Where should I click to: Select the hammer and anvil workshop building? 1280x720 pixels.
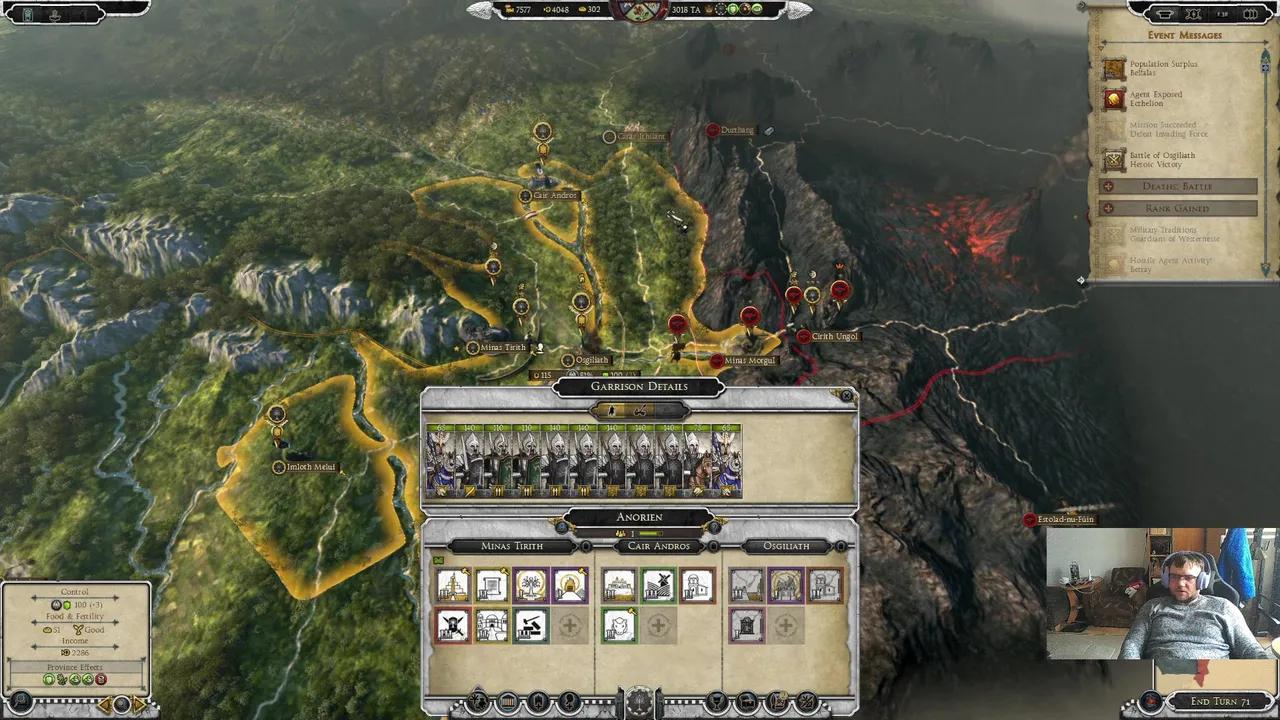[x=531, y=626]
